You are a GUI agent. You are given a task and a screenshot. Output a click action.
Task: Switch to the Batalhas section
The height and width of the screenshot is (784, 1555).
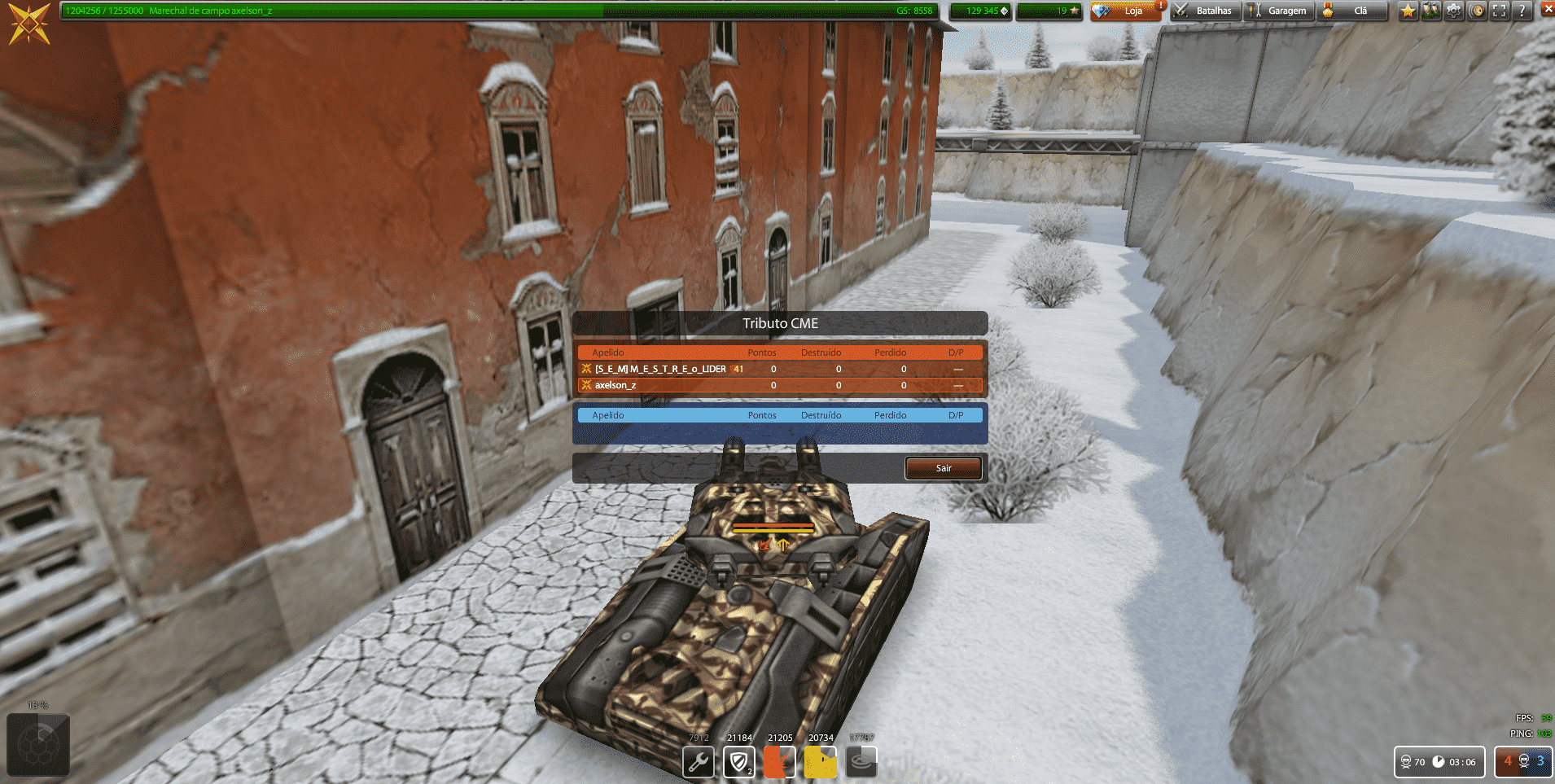[1205, 11]
